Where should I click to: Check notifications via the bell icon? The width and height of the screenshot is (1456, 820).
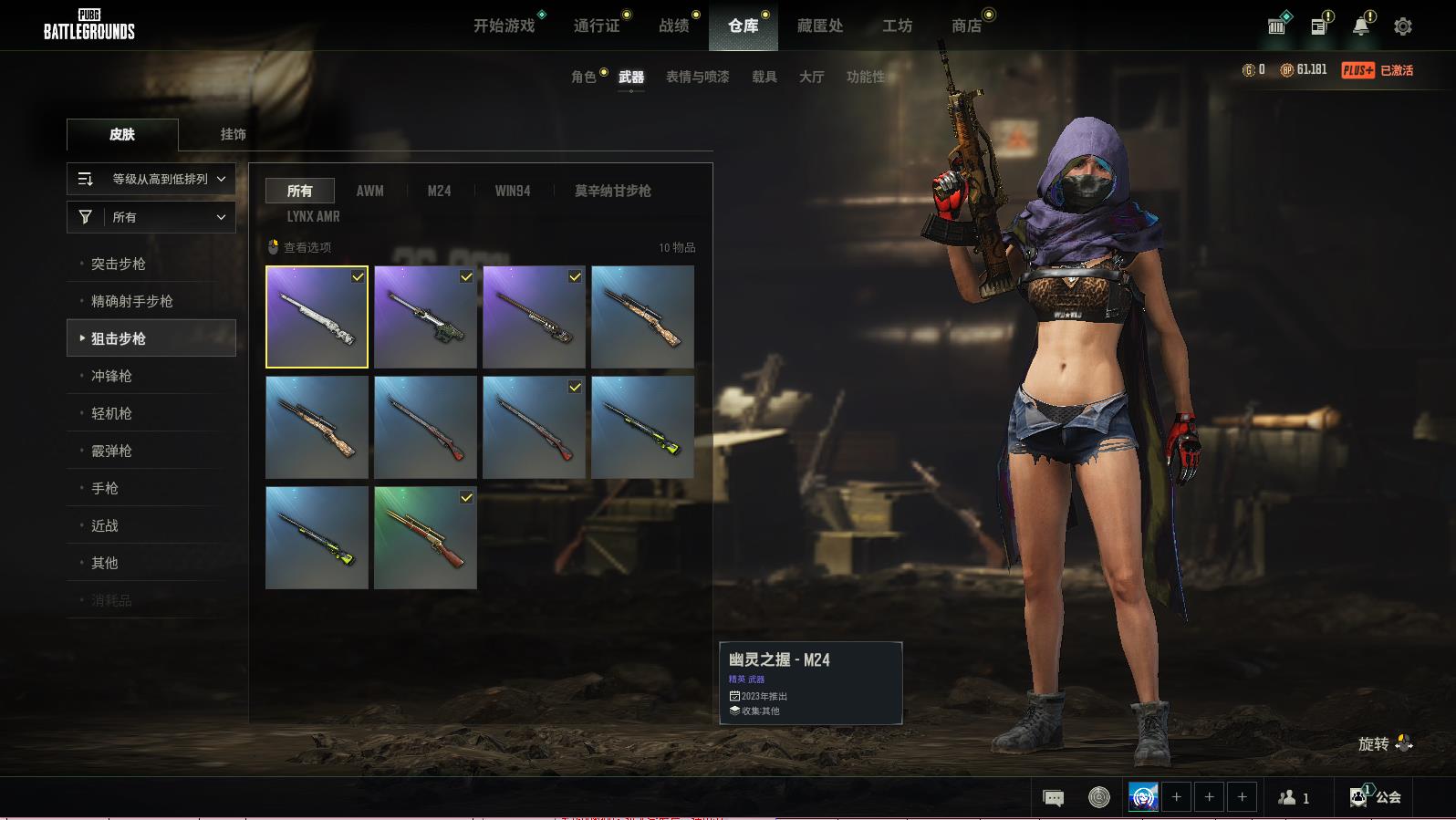[1360, 26]
